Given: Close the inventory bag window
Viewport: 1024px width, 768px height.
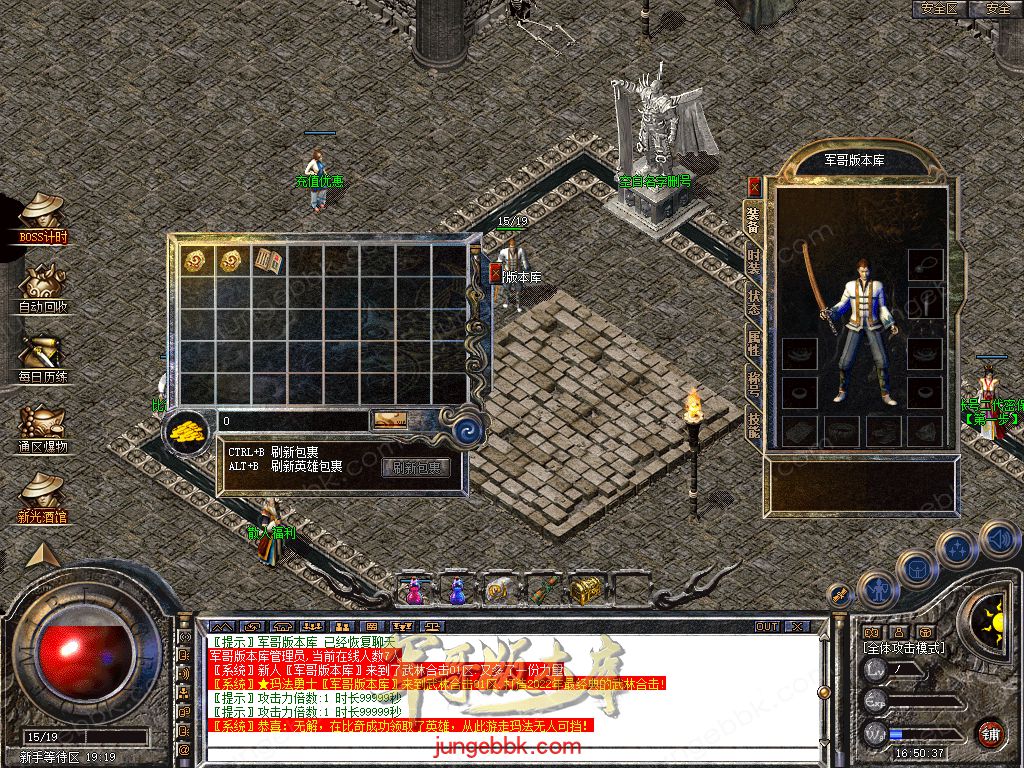Looking at the screenshot, I should 496,275.
